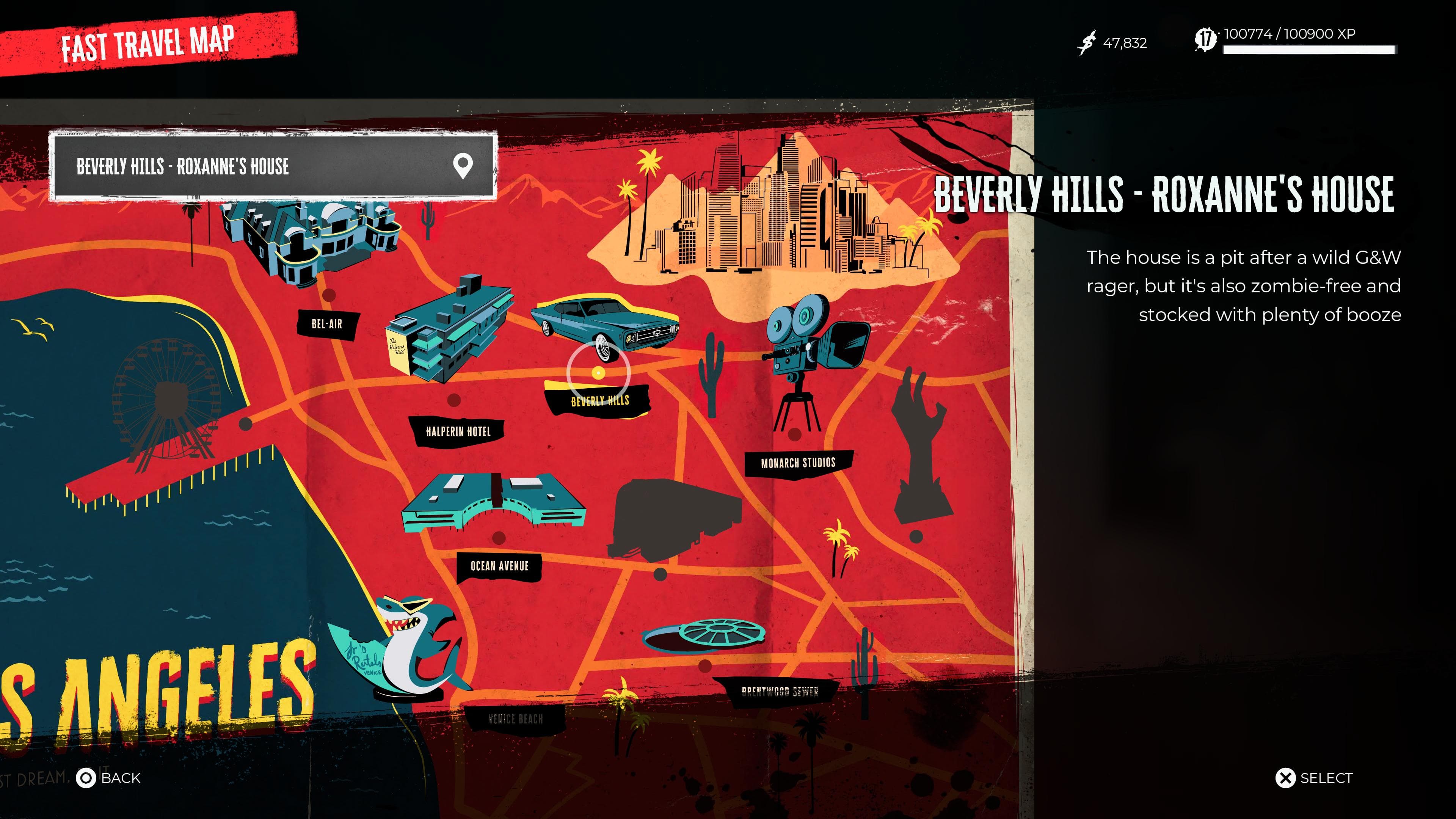
Task: Click the Venice Beach label
Action: 515,719
